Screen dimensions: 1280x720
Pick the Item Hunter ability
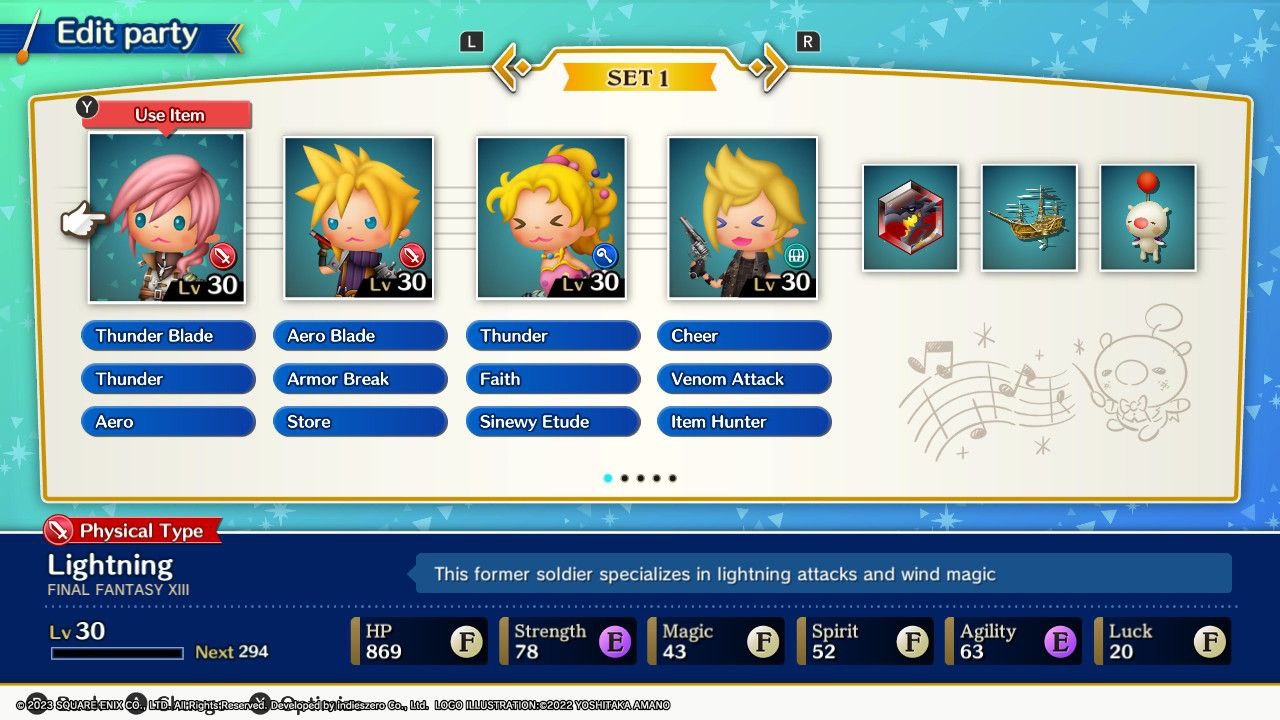[x=744, y=422]
